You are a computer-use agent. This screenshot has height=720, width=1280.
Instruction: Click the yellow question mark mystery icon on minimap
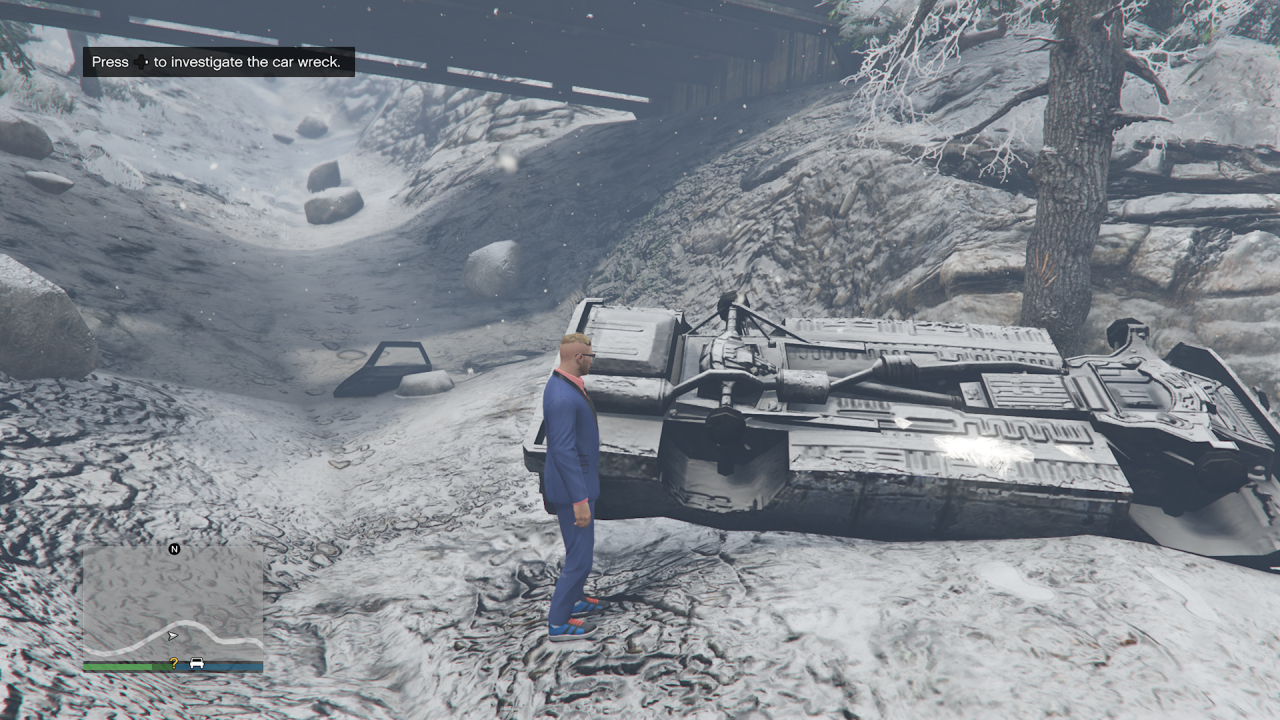174,663
